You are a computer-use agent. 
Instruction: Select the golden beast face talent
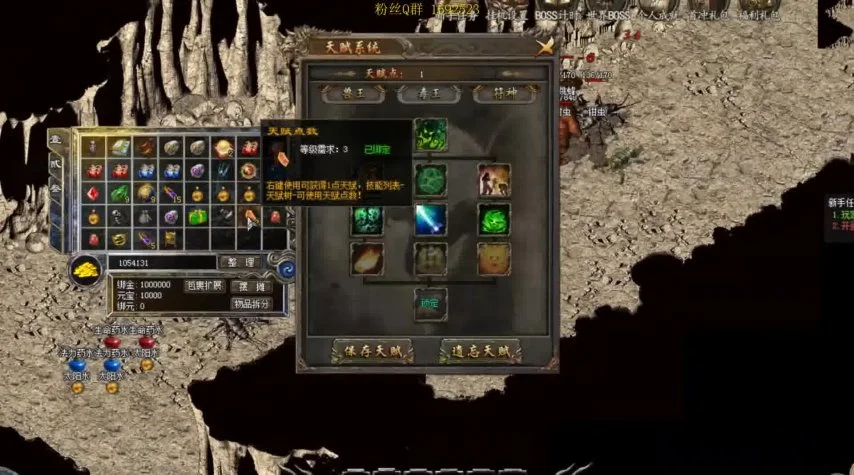[494, 260]
